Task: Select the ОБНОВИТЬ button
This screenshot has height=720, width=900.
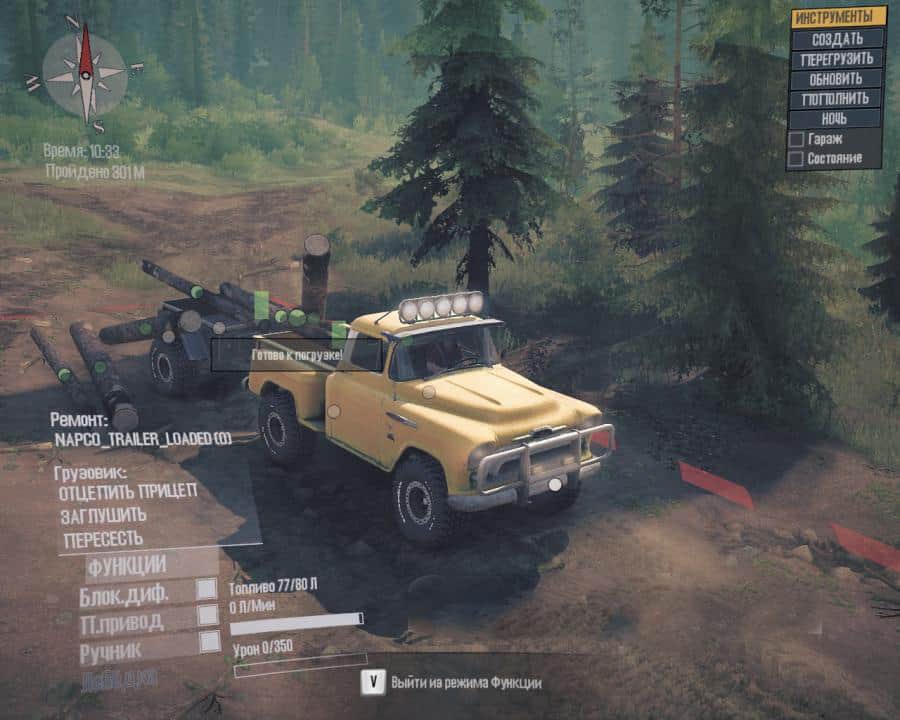Action: [x=838, y=79]
